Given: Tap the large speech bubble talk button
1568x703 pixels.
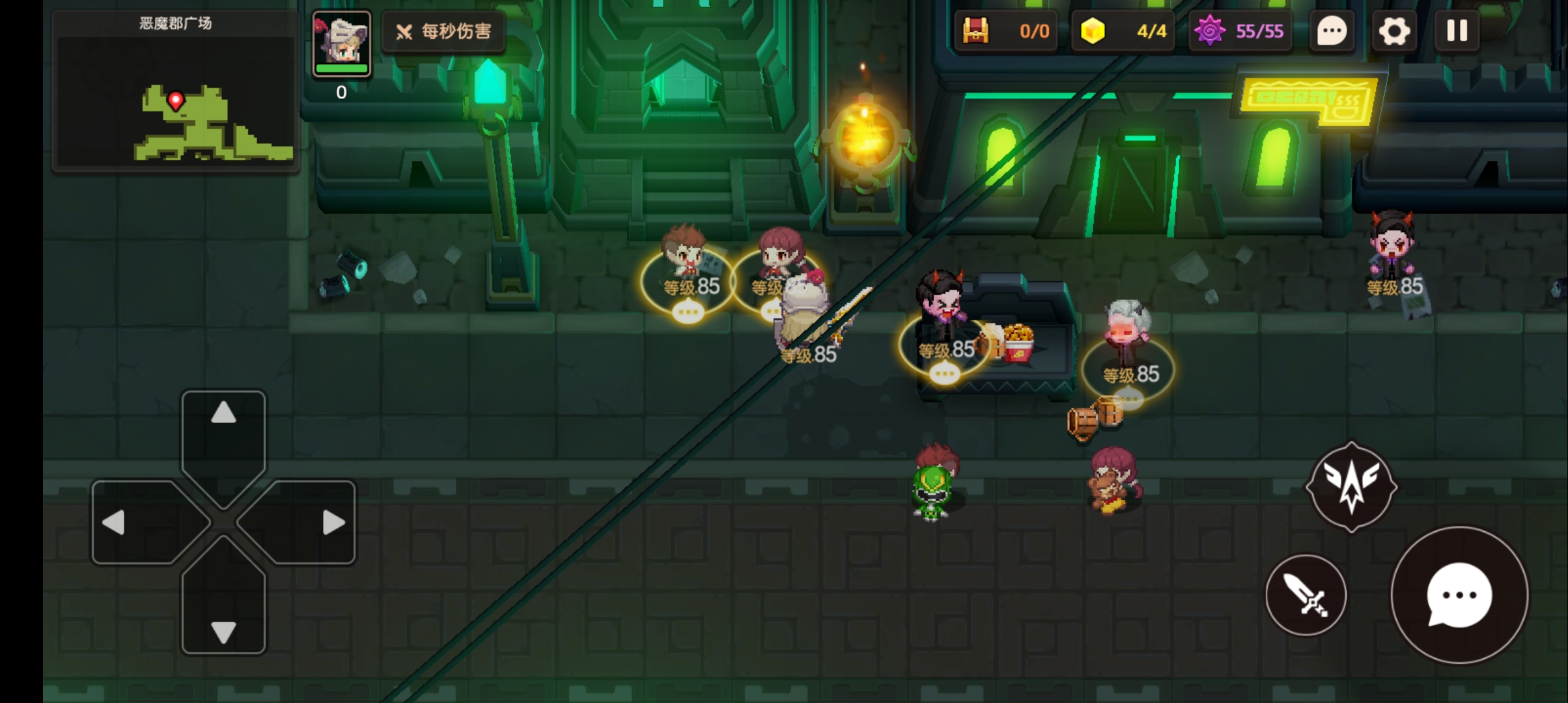Looking at the screenshot, I should coord(1459,595).
